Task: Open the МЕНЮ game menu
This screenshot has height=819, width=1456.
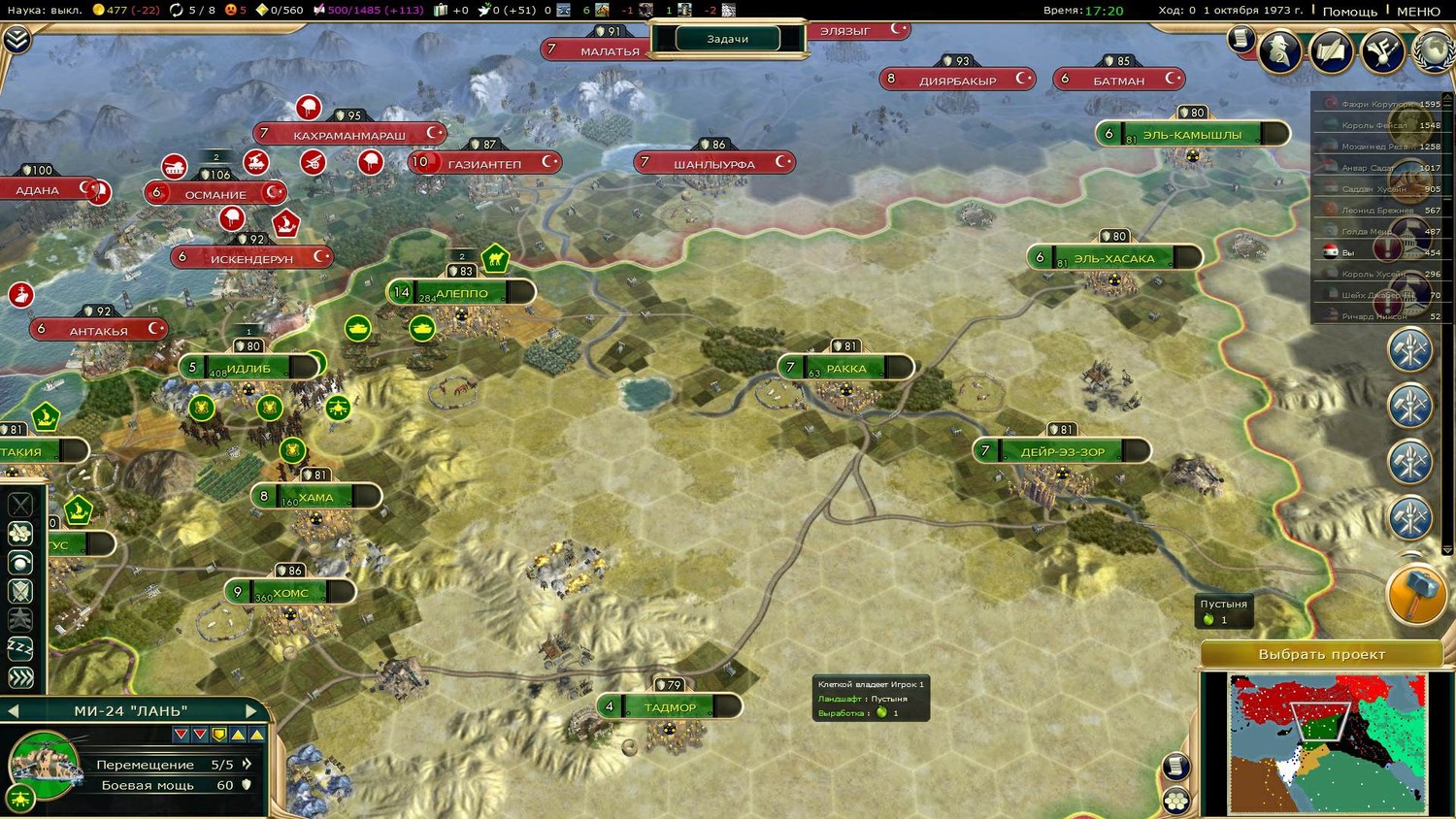Action: 1418,11
